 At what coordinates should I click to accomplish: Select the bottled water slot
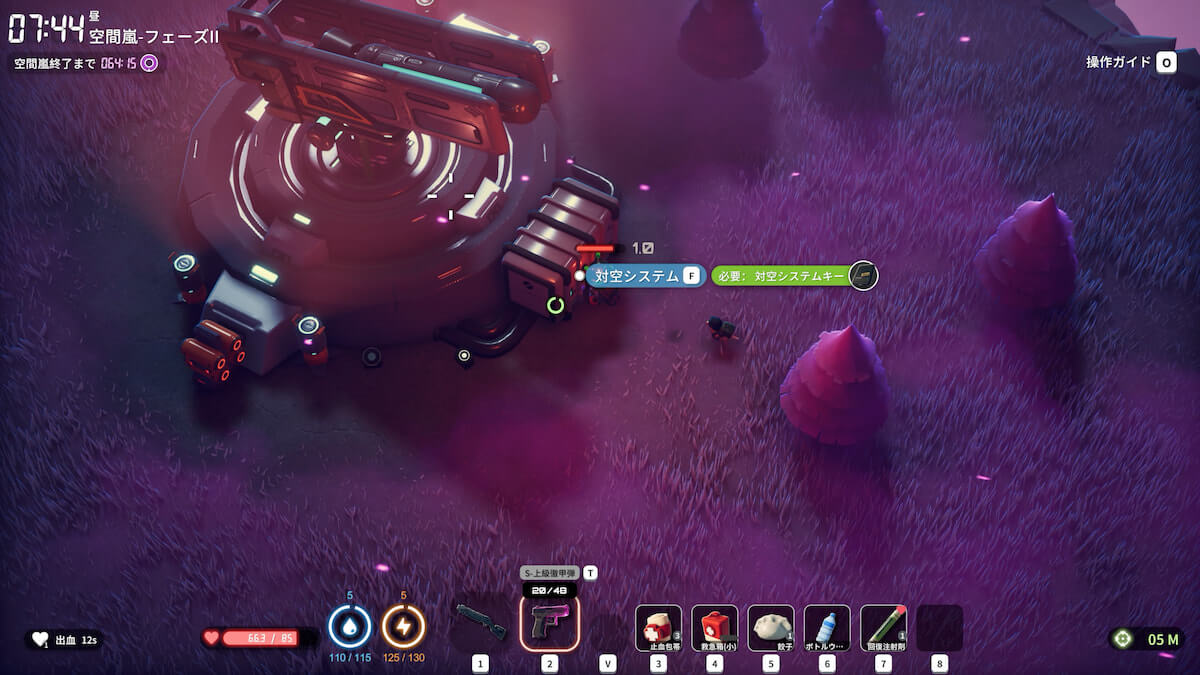tap(827, 628)
